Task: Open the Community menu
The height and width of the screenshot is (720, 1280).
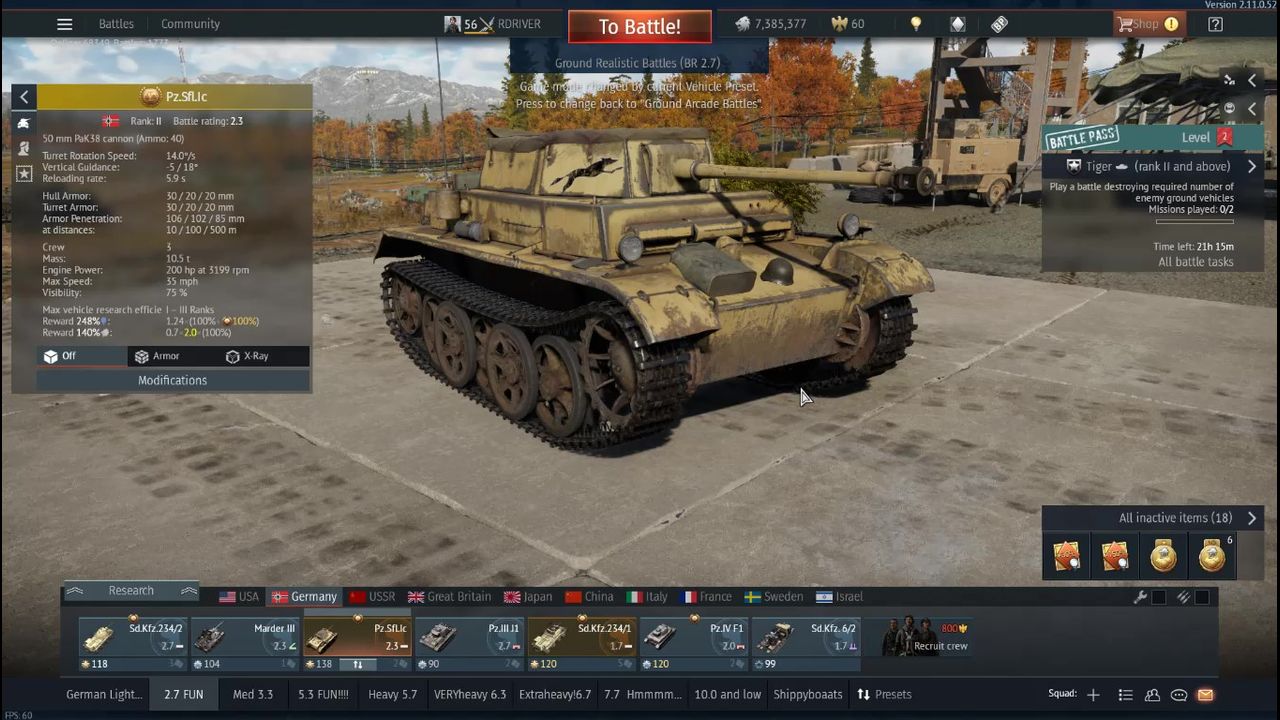Action: coord(190,24)
